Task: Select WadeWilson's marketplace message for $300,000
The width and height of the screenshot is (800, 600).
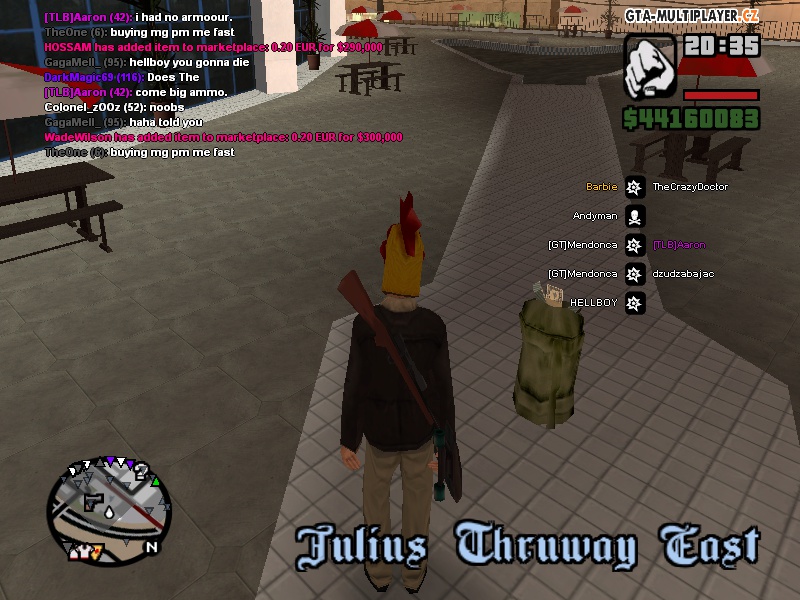Action: [x=223, y=137]
